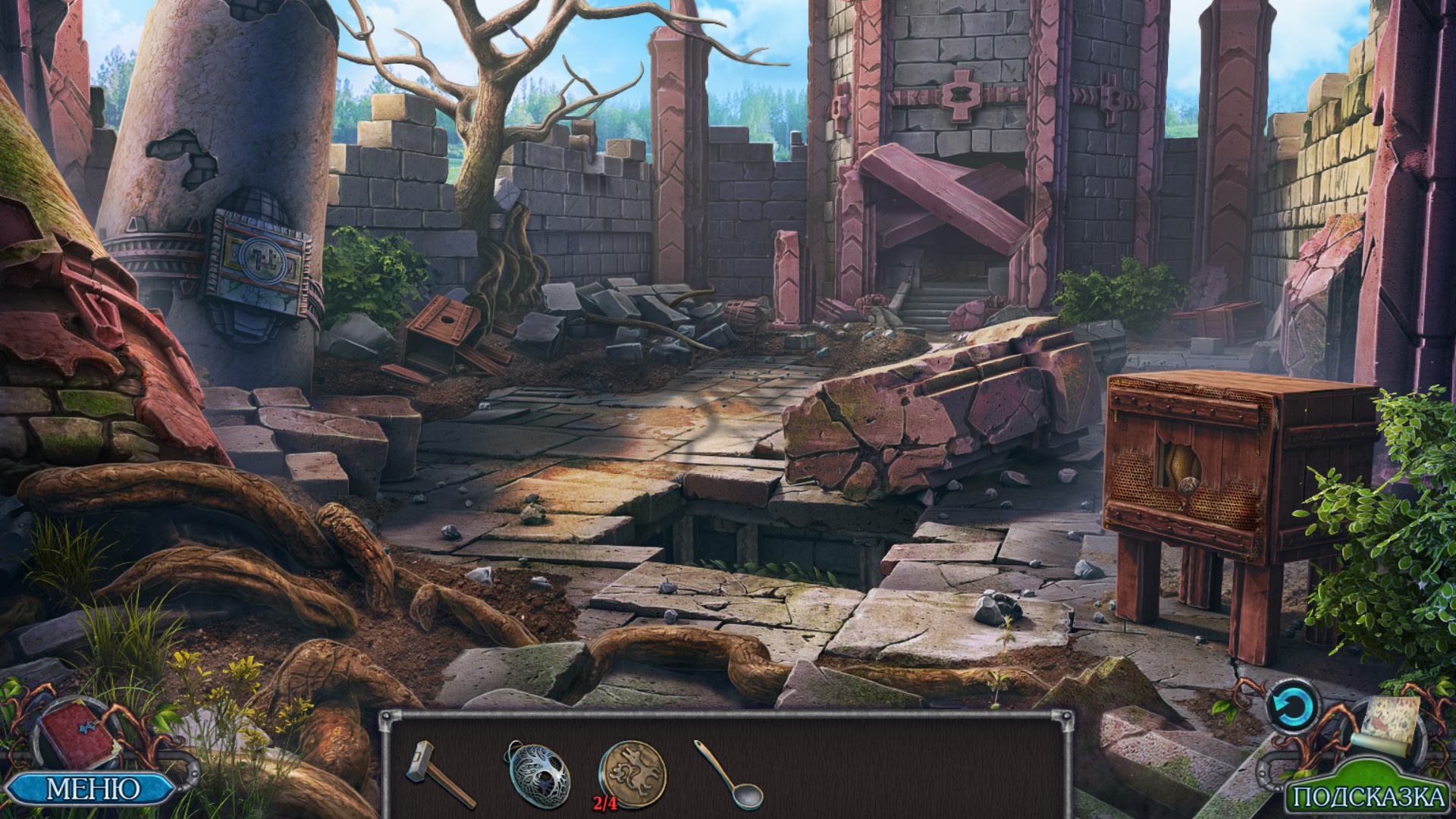Open the МЕНЮ button
This screenshot has width=1456, height=819.
[91, 789]
